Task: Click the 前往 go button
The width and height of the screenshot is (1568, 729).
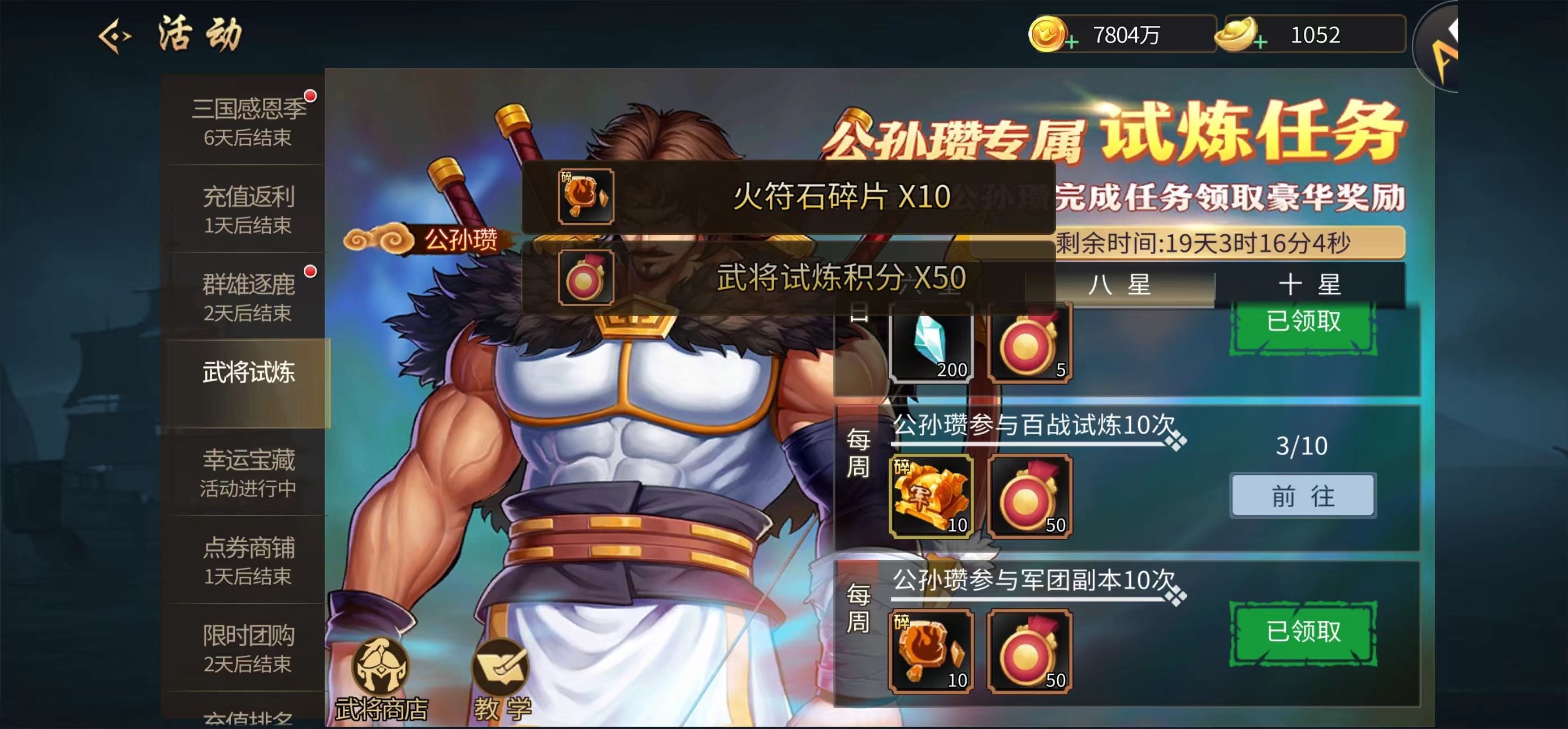Action: pos(1303,495)
